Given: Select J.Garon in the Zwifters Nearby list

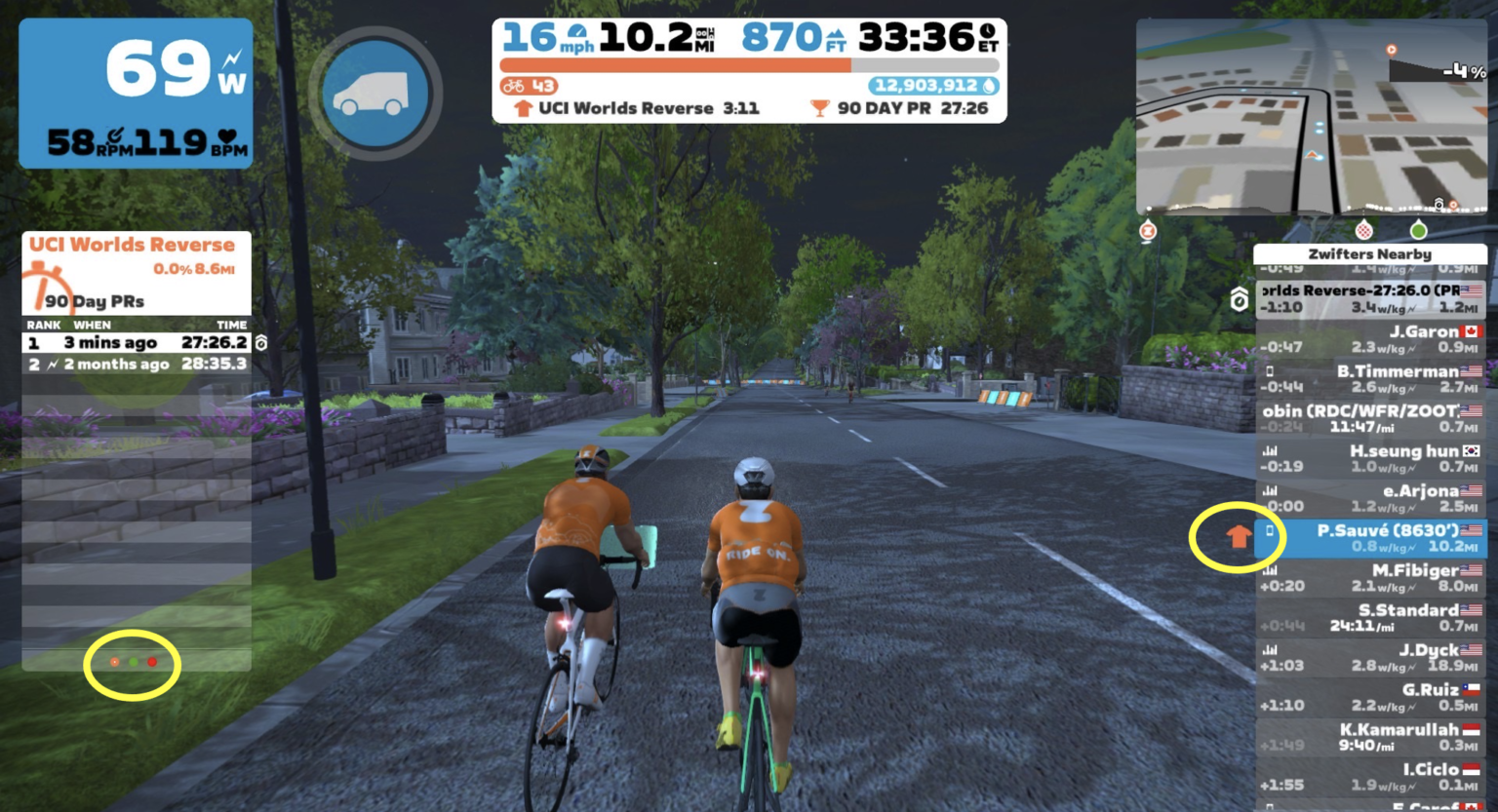Looking at the screenshot, I should (1370, 339).
